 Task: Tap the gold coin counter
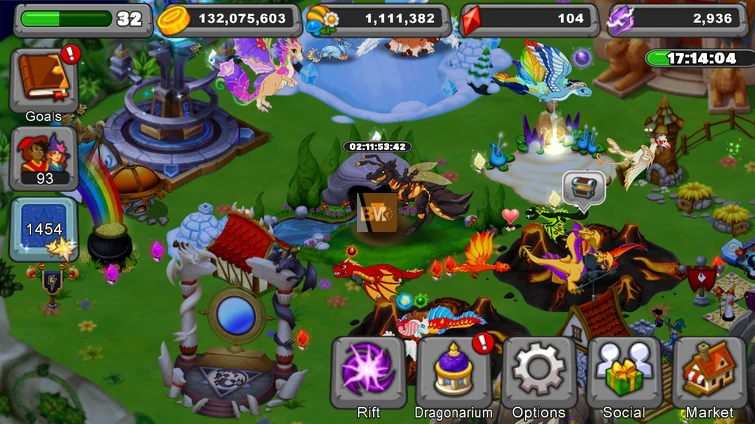click(228, 19)
